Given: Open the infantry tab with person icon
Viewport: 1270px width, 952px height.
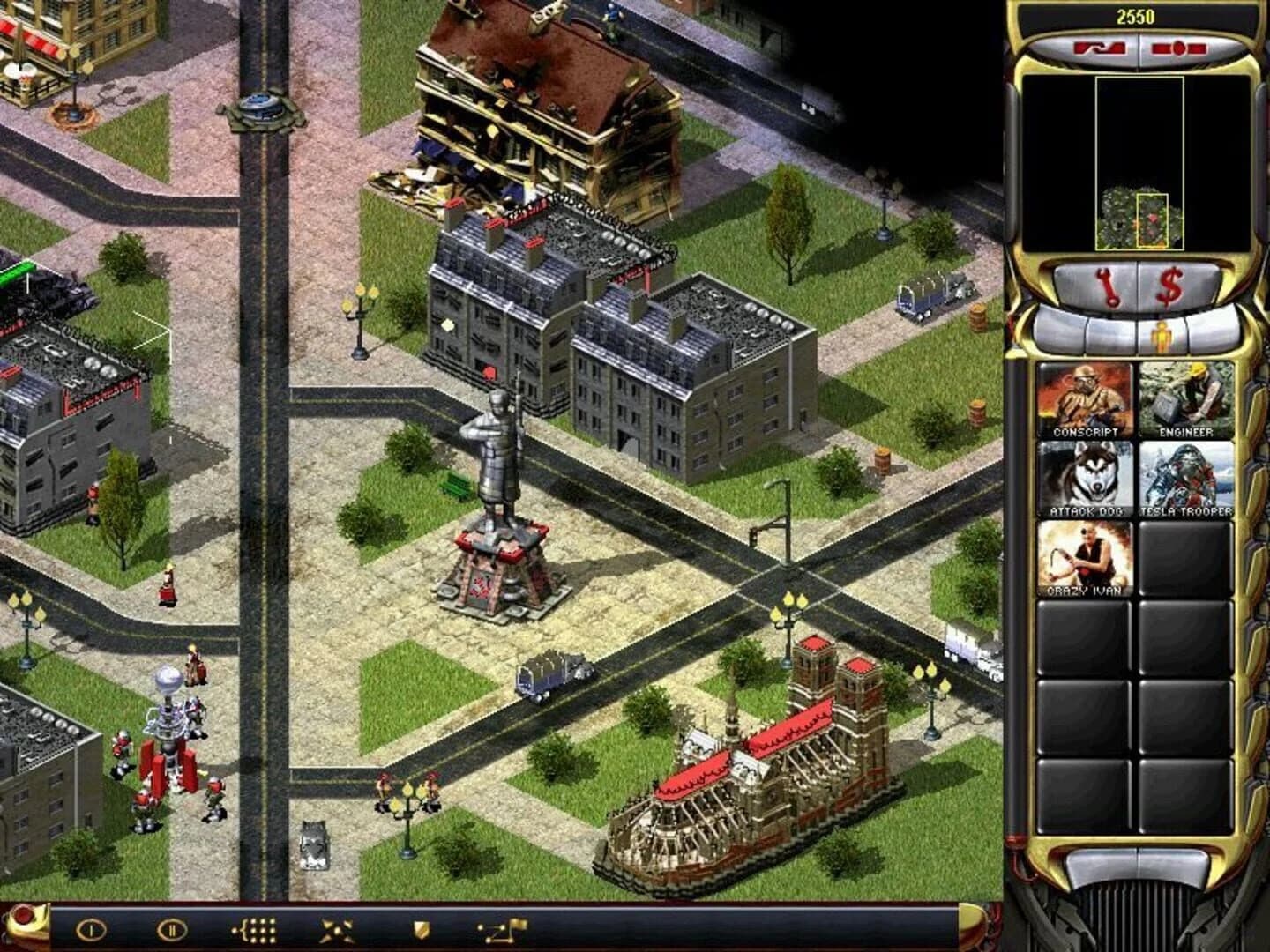Looking at the screenshot, I should click(x=1162, y=334).
